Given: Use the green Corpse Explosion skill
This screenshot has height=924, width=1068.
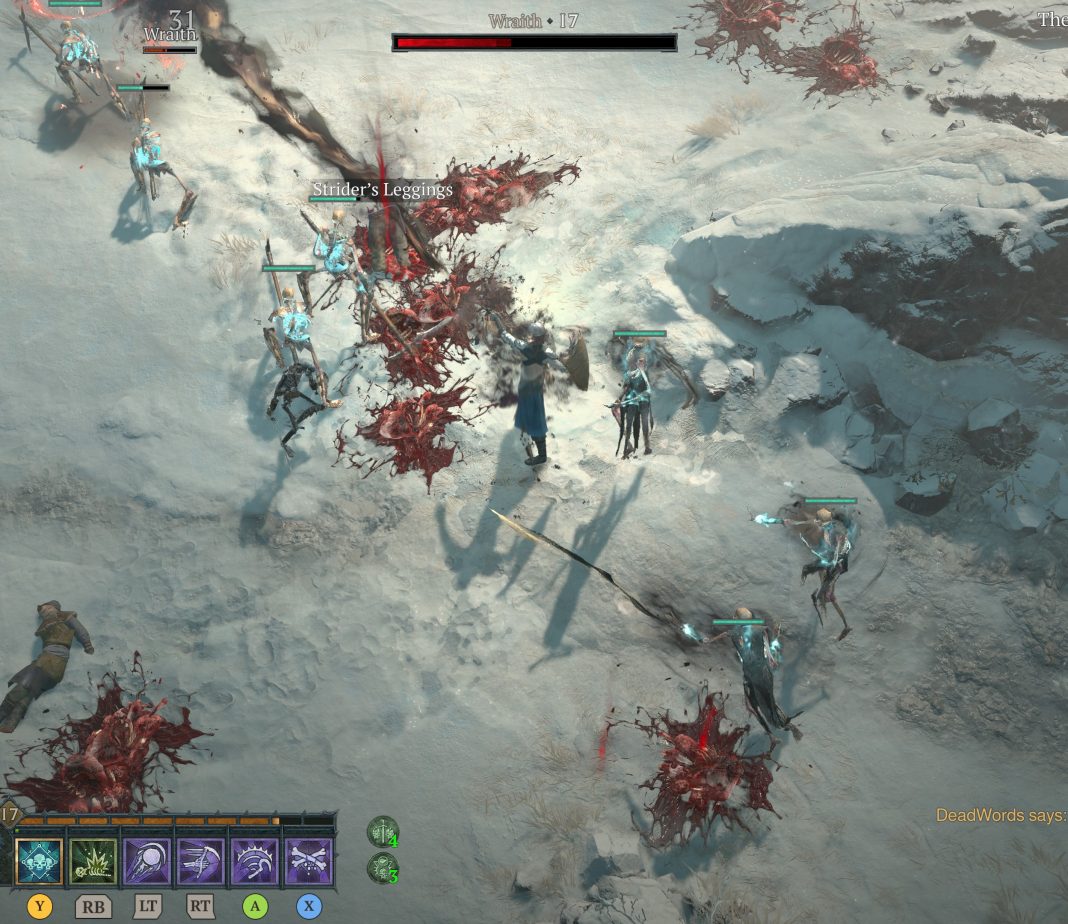Looking at the screenshot, I should click(x=93, y=861).
